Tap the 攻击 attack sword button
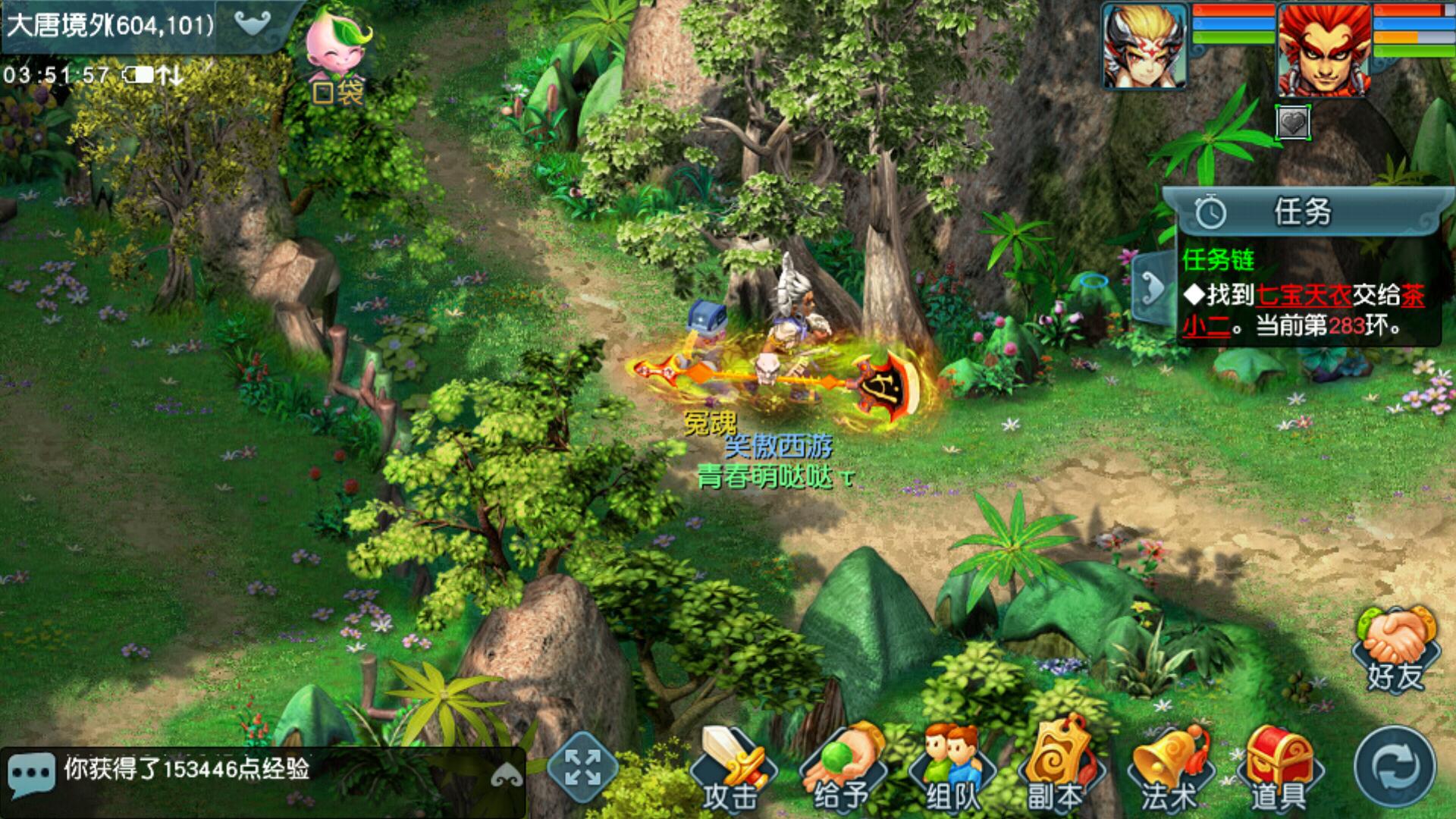1456x819 pixels. click(x=730, y=770)
